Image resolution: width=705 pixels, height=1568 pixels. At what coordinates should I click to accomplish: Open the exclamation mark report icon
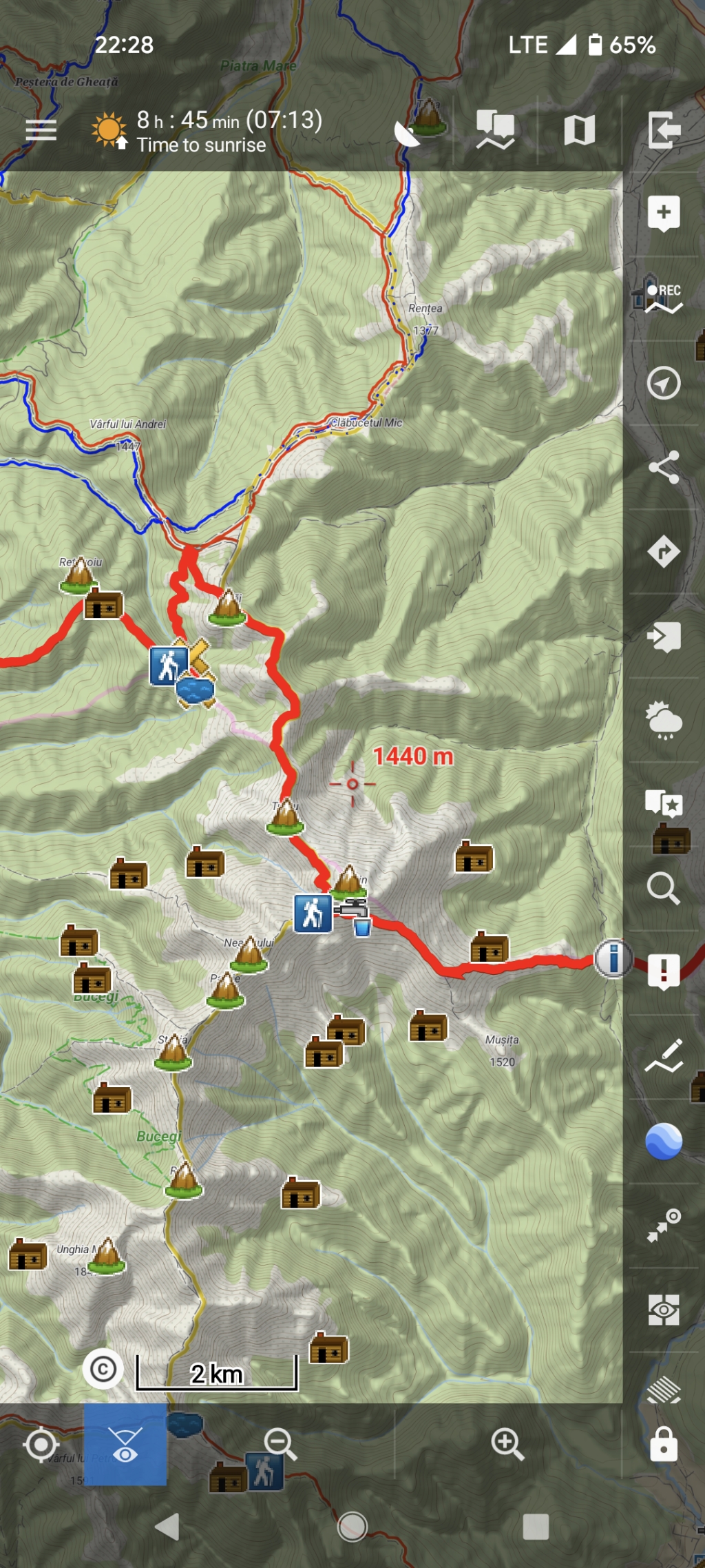(x=664, y=972)
